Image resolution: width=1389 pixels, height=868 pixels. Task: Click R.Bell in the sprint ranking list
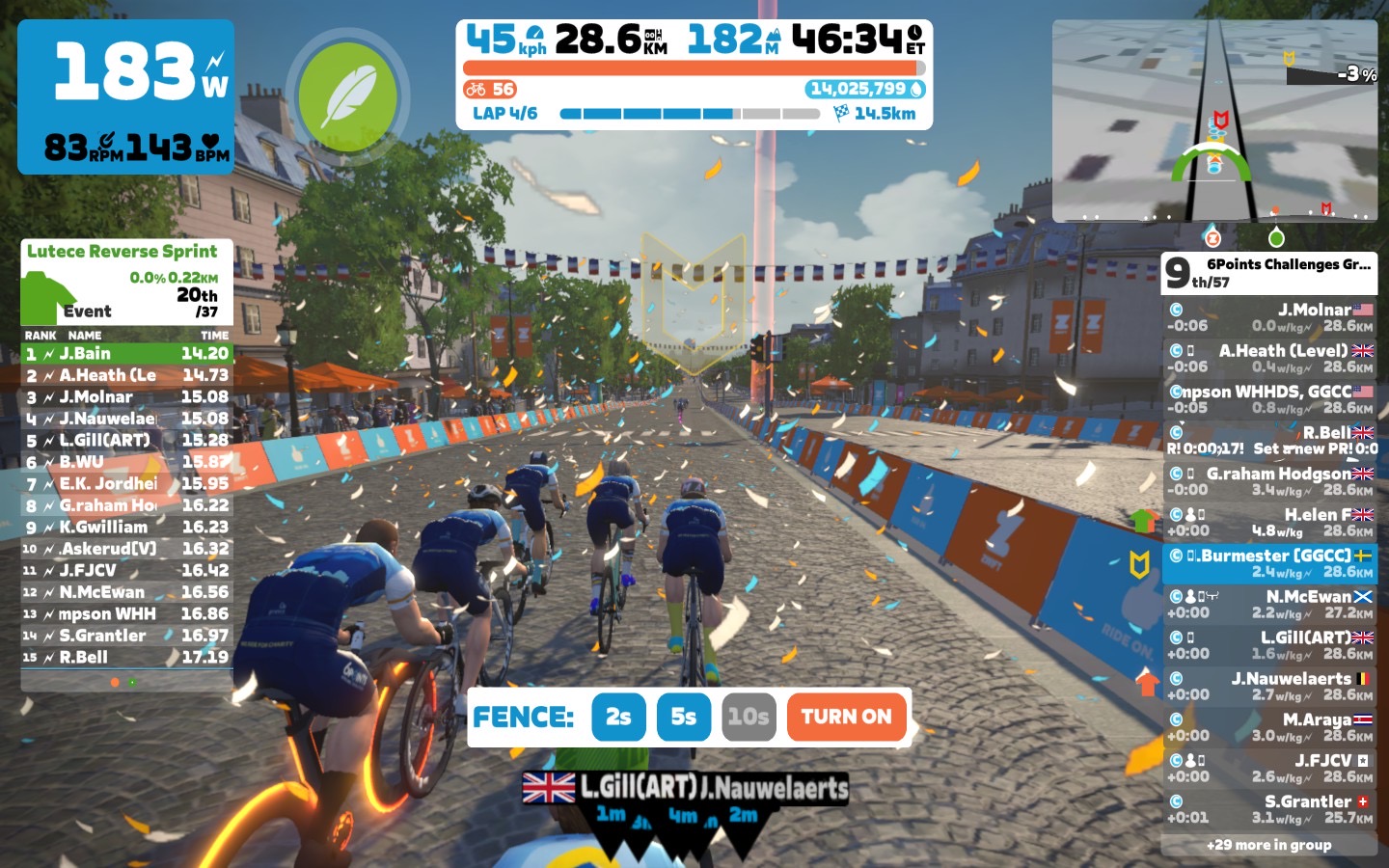coord(126,658)
